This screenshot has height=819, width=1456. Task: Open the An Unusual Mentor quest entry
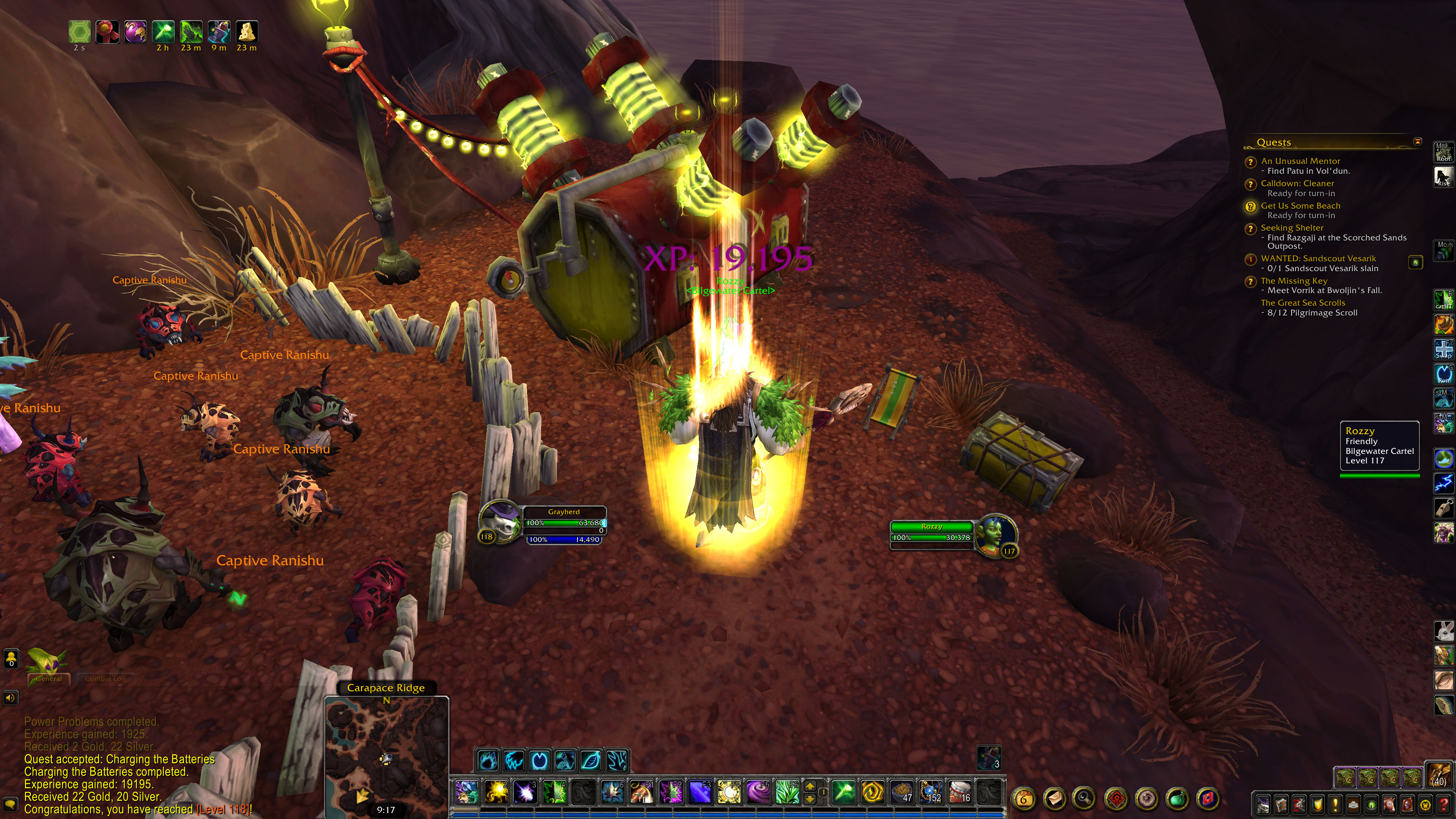click(x=1300, y=161)
